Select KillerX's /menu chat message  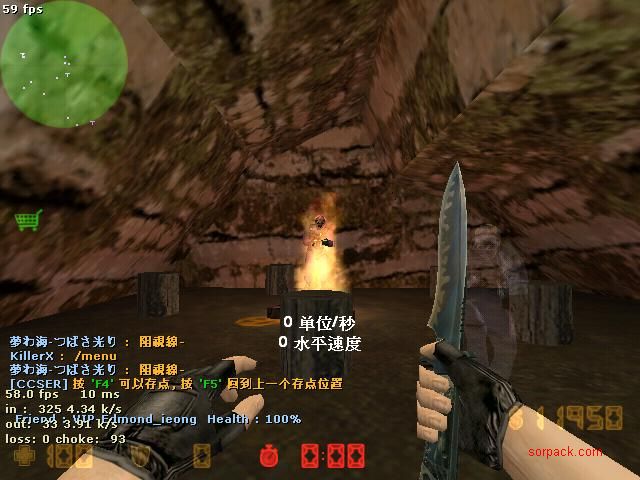coord(66,356)
